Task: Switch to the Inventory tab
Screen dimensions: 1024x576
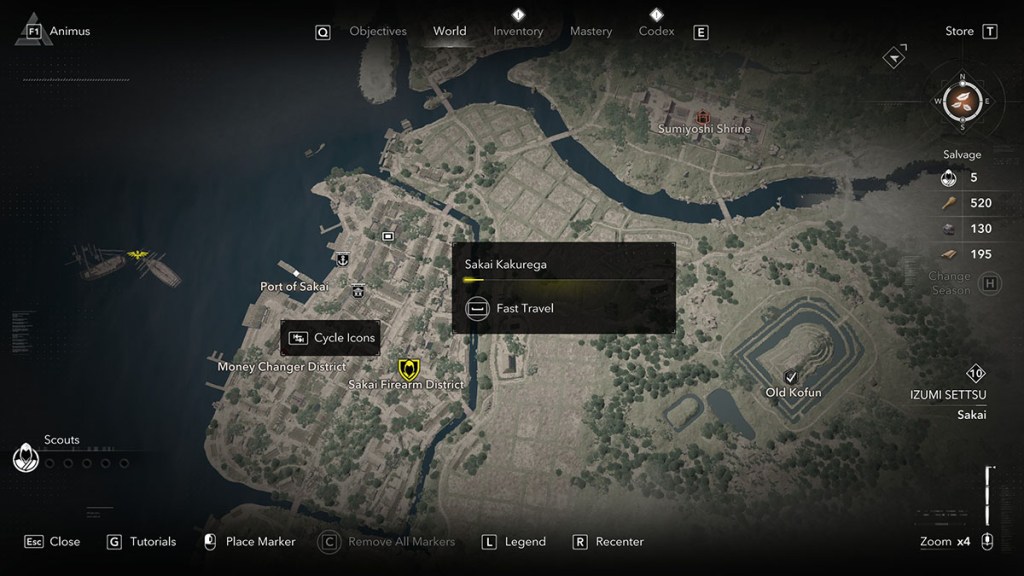Action: [x=518, y=31]
